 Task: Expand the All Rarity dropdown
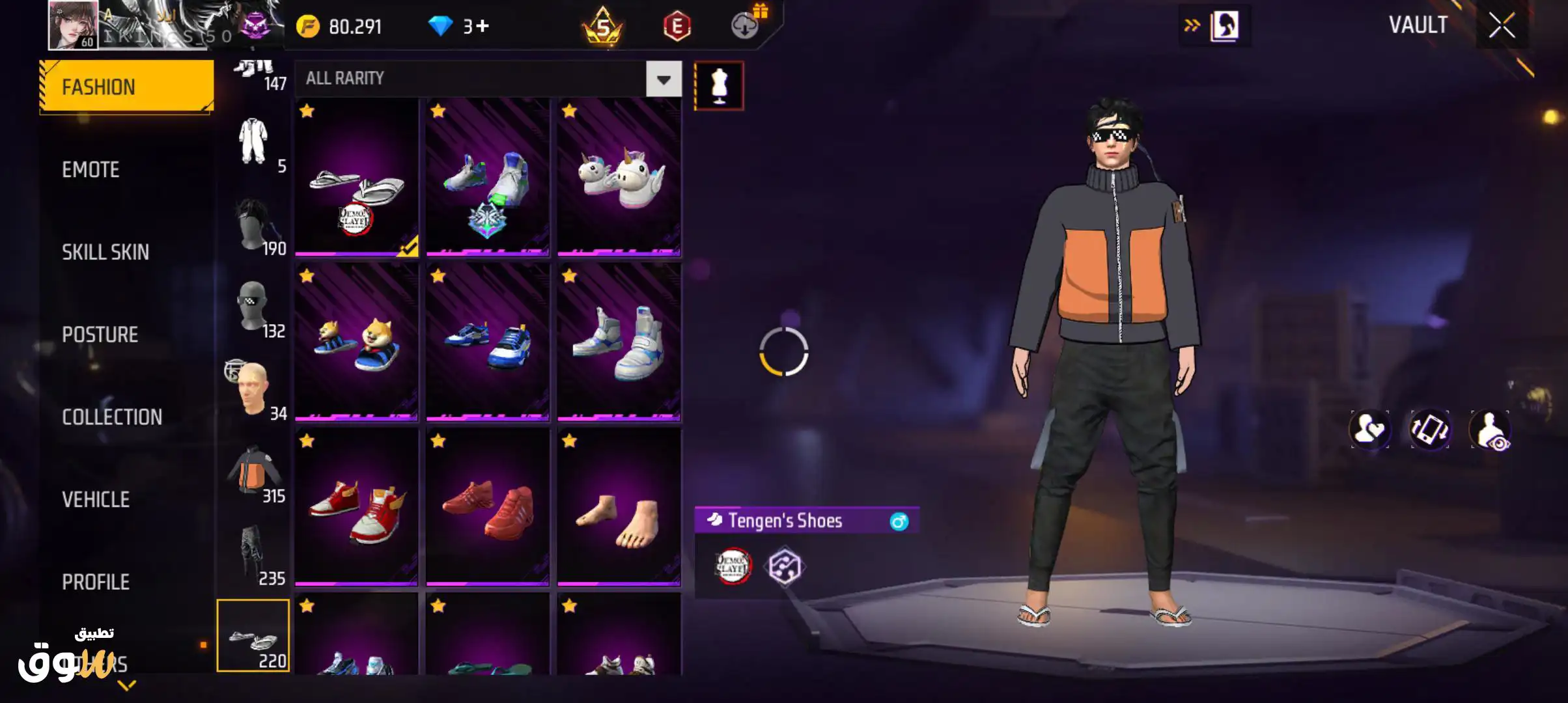(x=663, y=79)
